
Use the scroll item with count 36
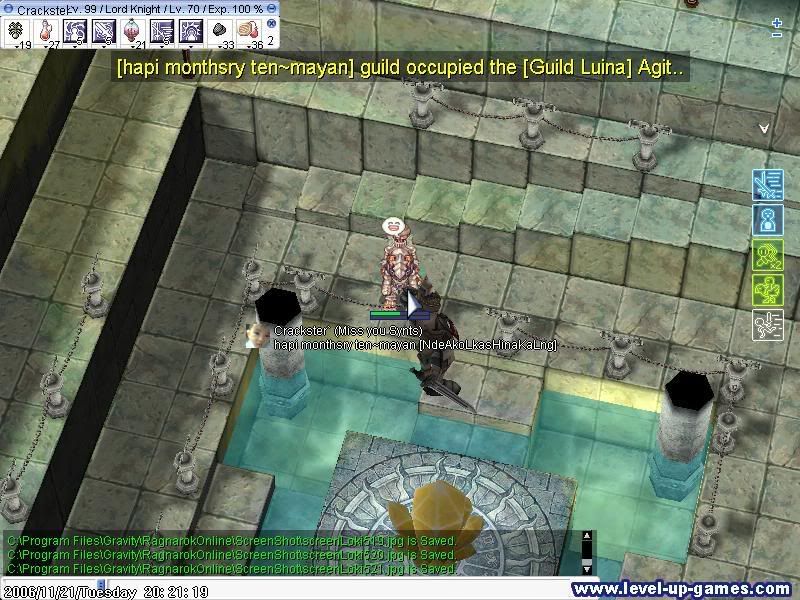248,31
